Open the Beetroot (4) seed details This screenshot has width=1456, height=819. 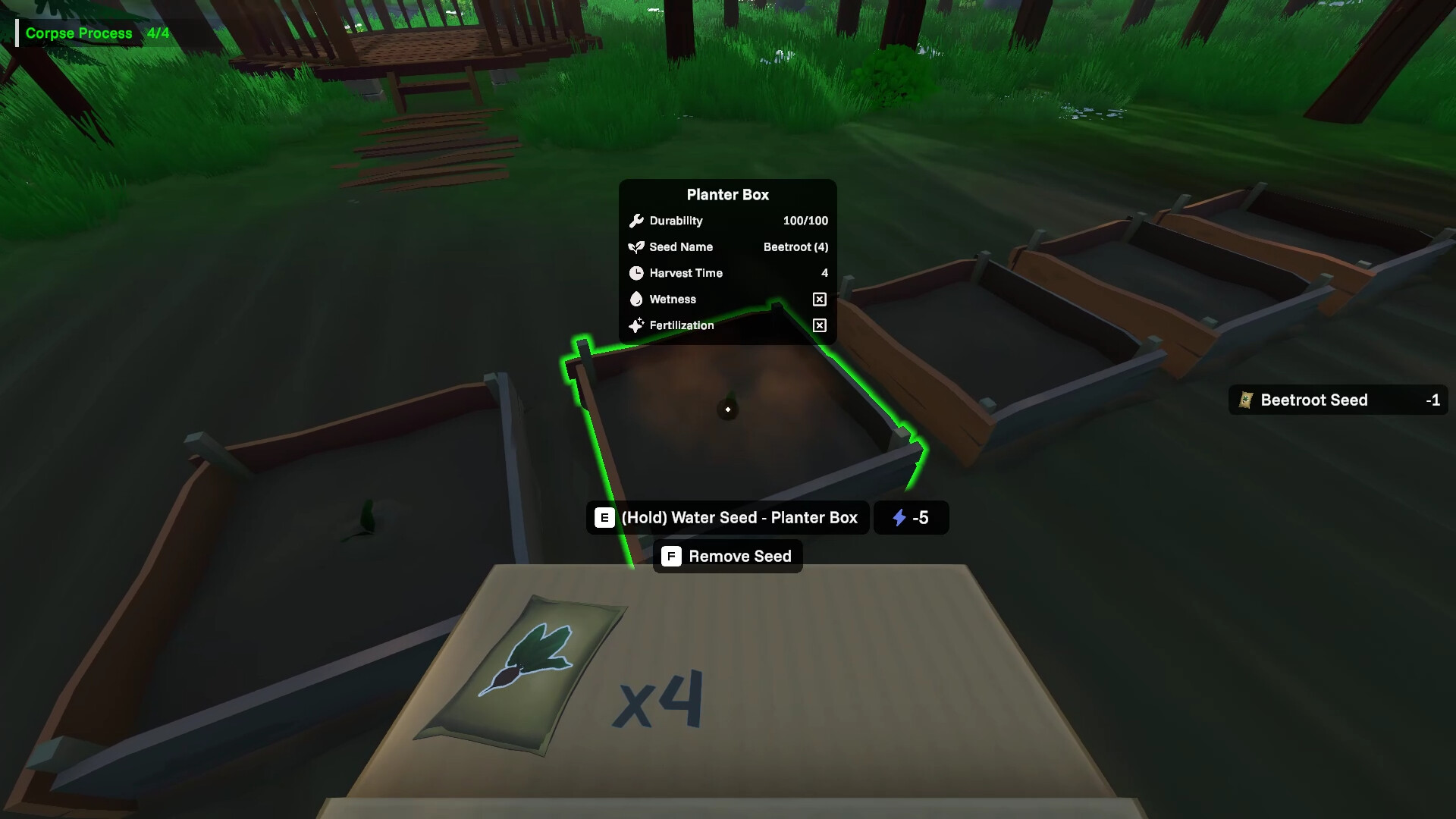pyautogui.click(x=795, y=246)
